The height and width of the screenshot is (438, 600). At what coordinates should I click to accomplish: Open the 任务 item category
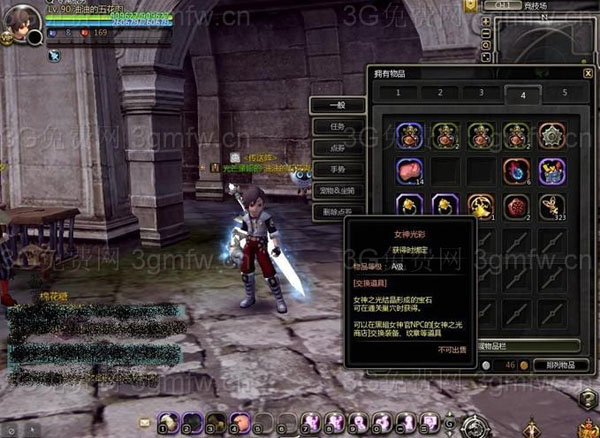point(338,127)
